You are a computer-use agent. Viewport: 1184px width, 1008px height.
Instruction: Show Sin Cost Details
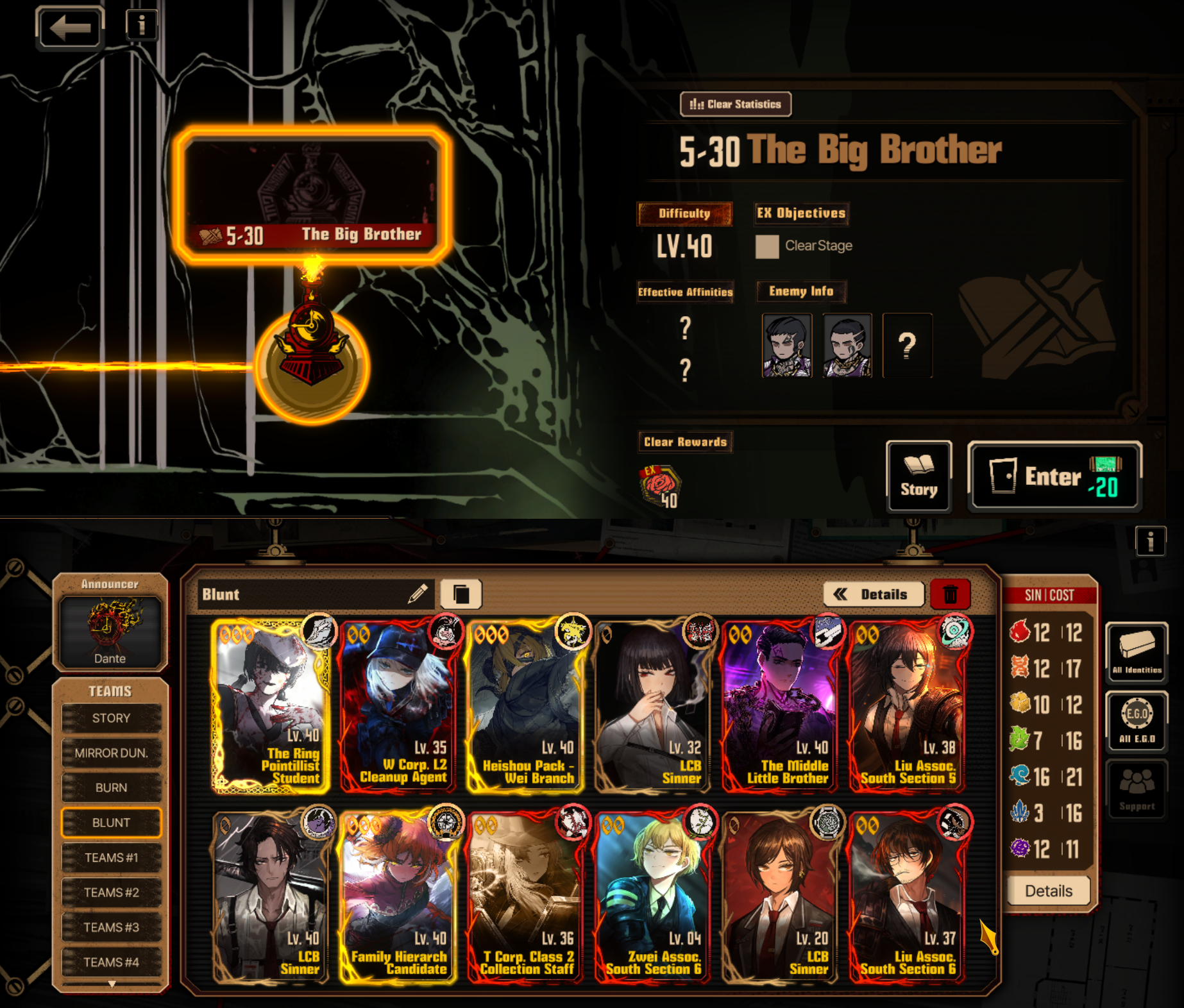pyautogui.click(x=1048, y=891)
